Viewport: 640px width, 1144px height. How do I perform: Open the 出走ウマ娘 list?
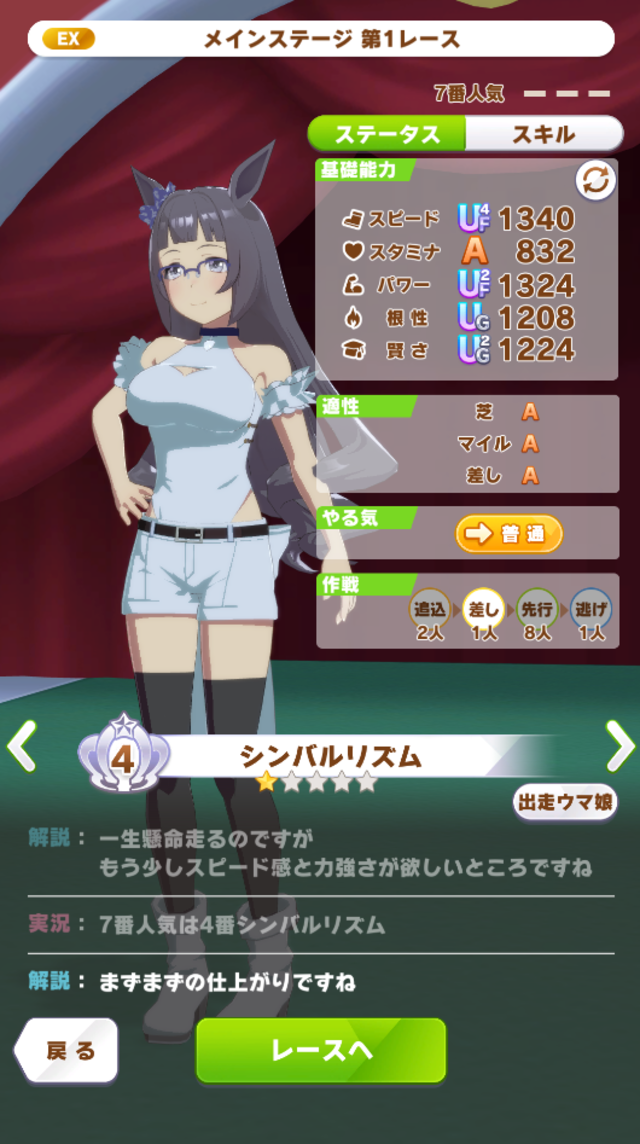(x=565, y=803)
